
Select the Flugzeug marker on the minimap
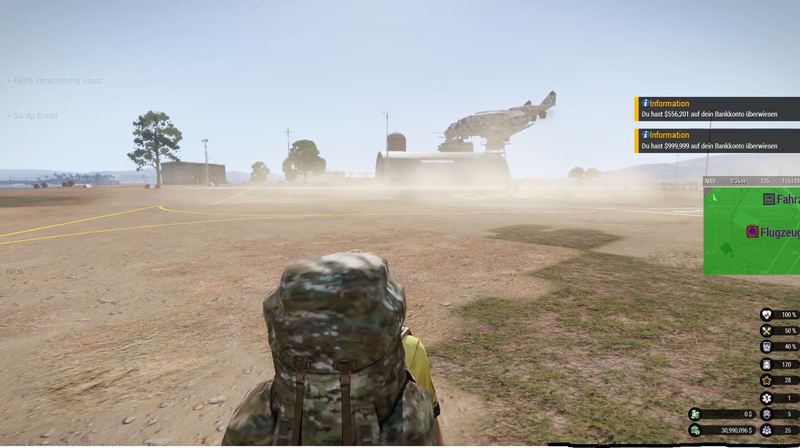pos(752,232)
